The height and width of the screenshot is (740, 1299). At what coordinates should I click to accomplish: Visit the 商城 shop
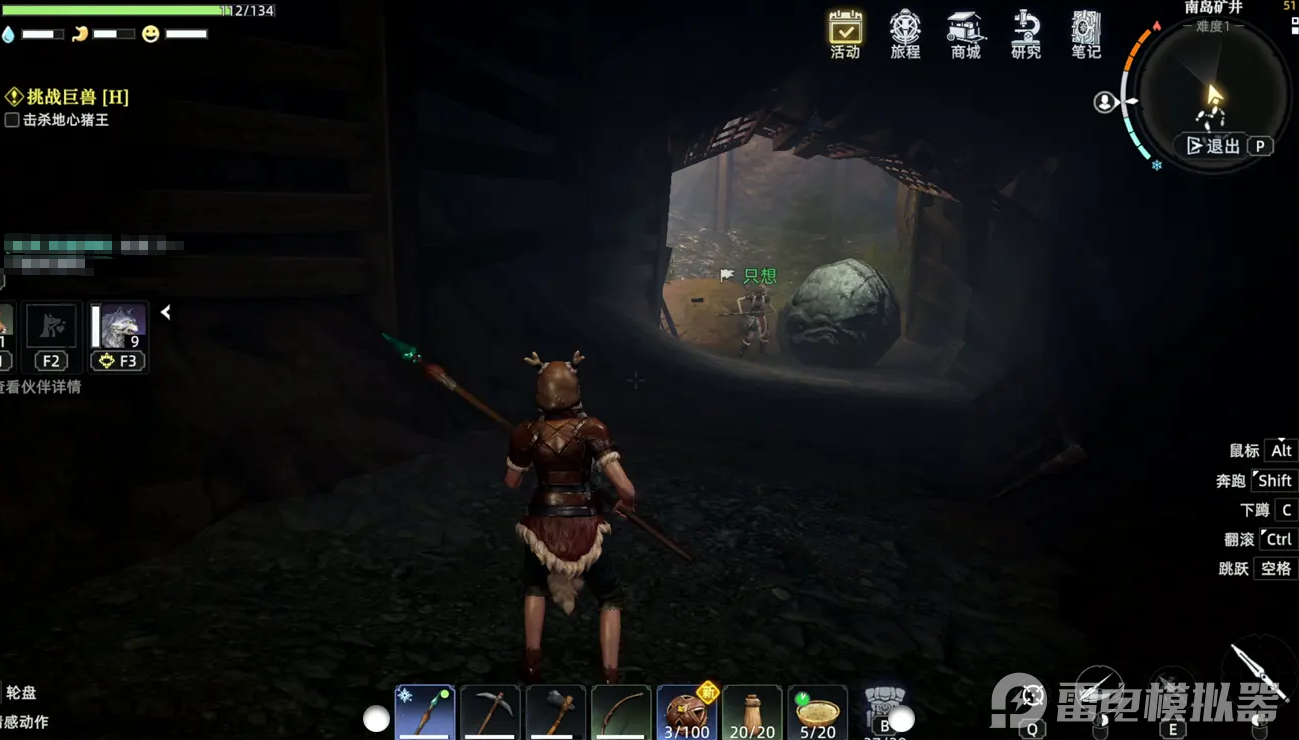[965, 33]
